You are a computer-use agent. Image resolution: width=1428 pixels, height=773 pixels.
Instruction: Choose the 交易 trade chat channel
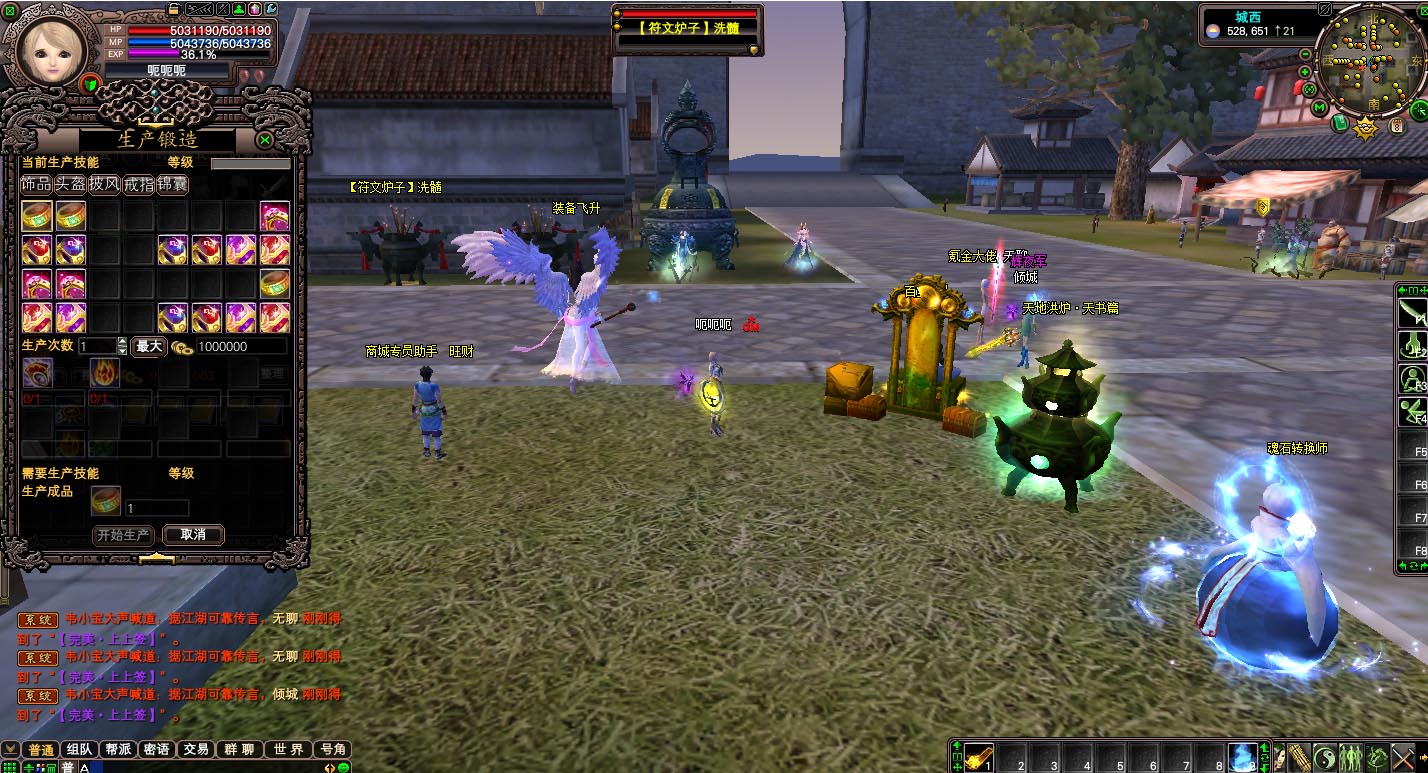pyautogui.click(x=196, y=749)
